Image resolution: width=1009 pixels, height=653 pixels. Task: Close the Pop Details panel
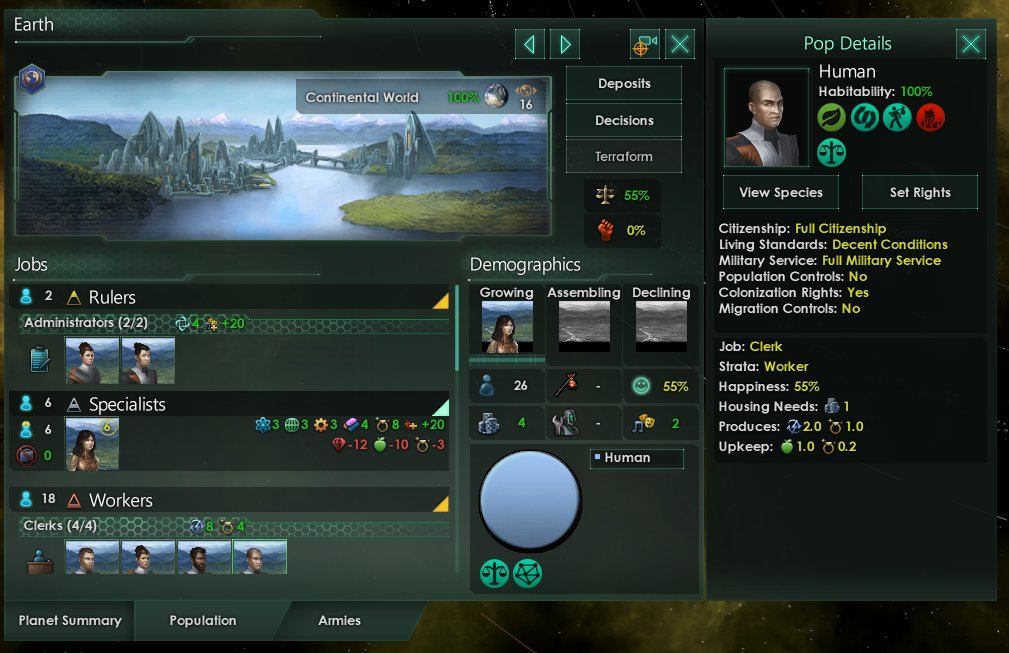(971, 44)
